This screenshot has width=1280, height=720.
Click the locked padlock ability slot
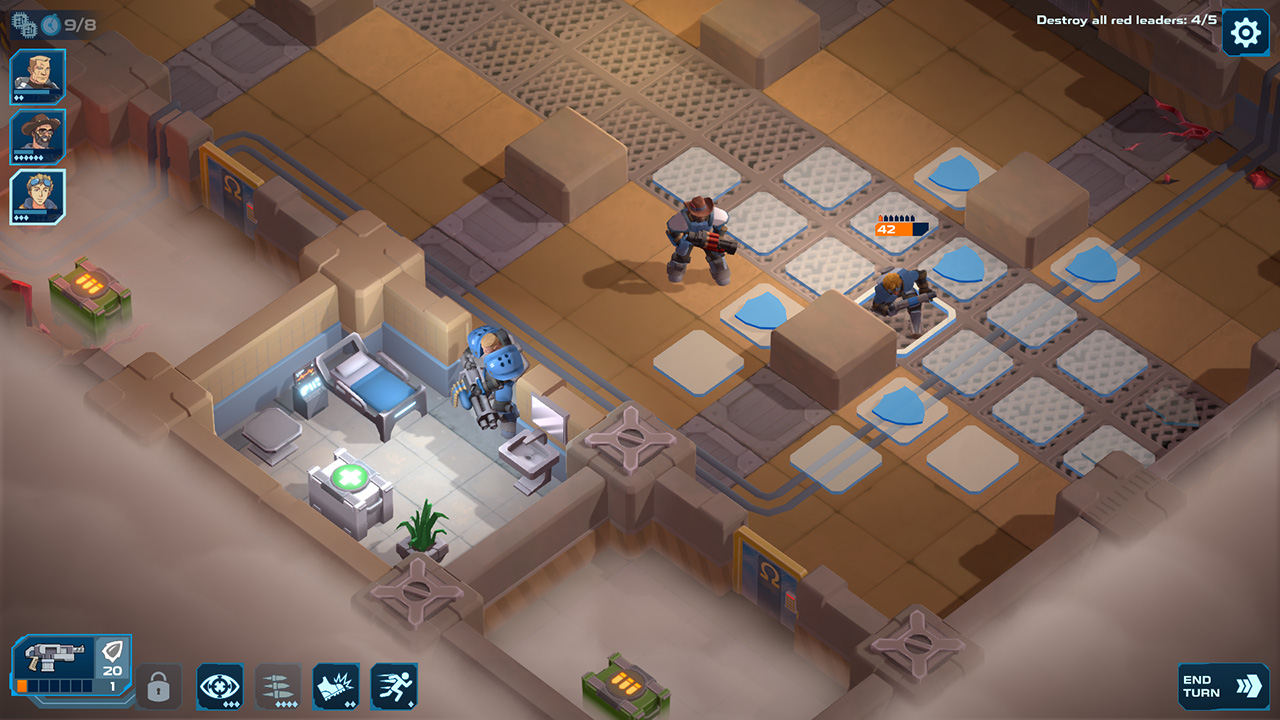pos(159,687)
